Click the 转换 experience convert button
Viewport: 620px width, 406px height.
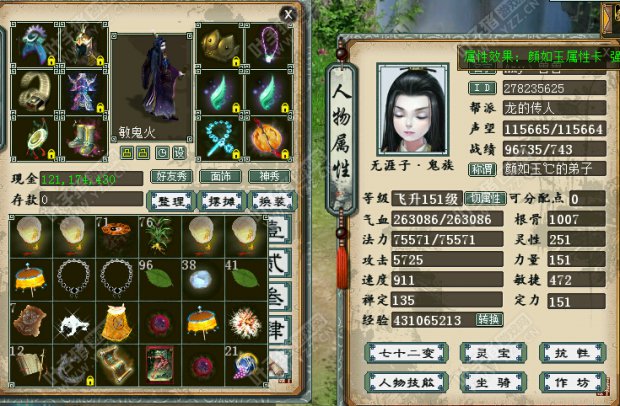(488, 319)
